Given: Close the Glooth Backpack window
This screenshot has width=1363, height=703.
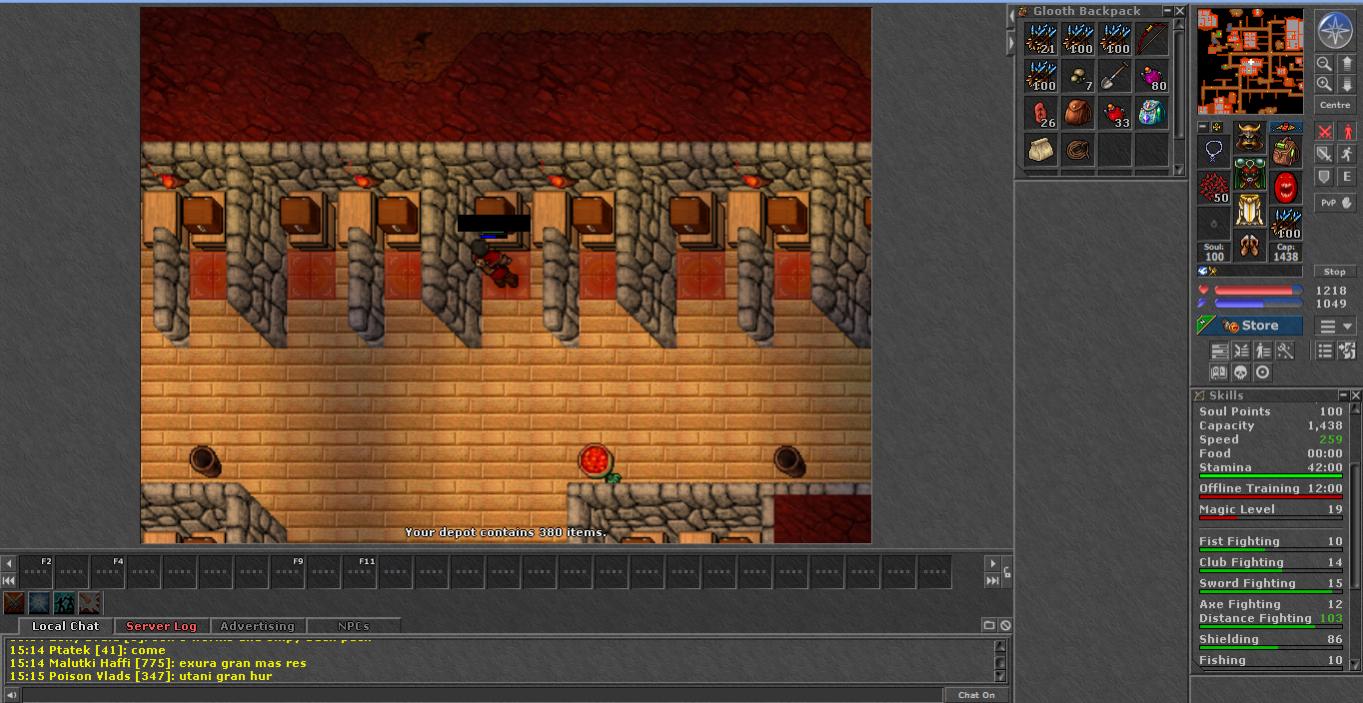Looking at the screenshot, I should point(1180,11).
